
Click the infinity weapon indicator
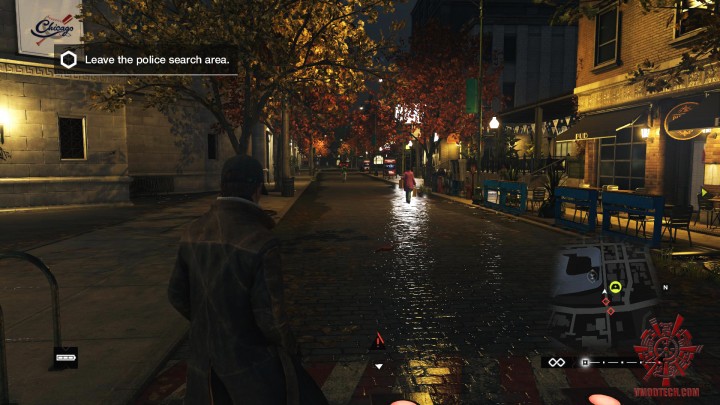click(x=556, y=362)
